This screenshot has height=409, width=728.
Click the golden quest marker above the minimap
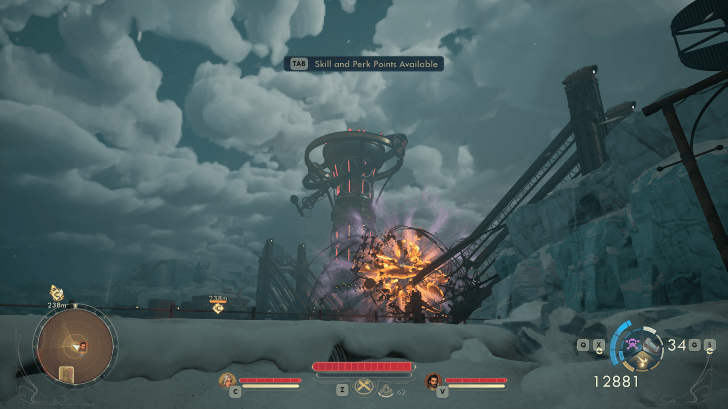(x=57, y=293)
